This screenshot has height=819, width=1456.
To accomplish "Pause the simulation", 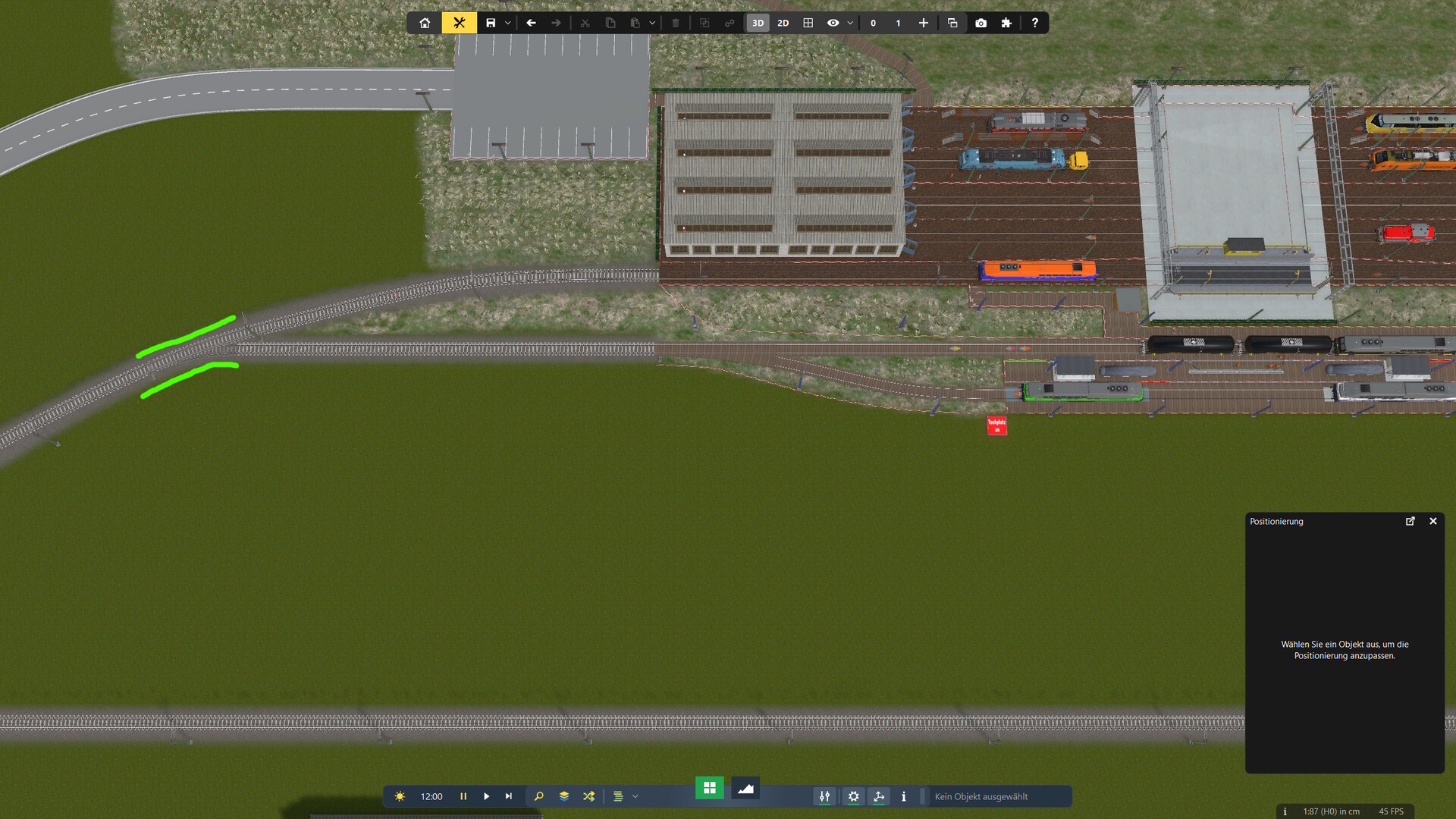I will pyautogui.click(x=463, y=796).
